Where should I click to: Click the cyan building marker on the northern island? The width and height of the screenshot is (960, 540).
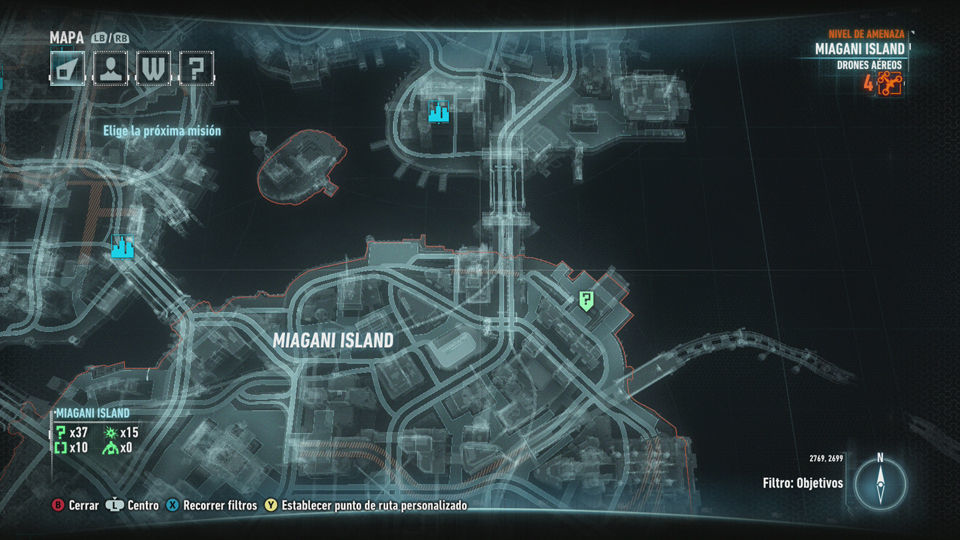(438, 111)
